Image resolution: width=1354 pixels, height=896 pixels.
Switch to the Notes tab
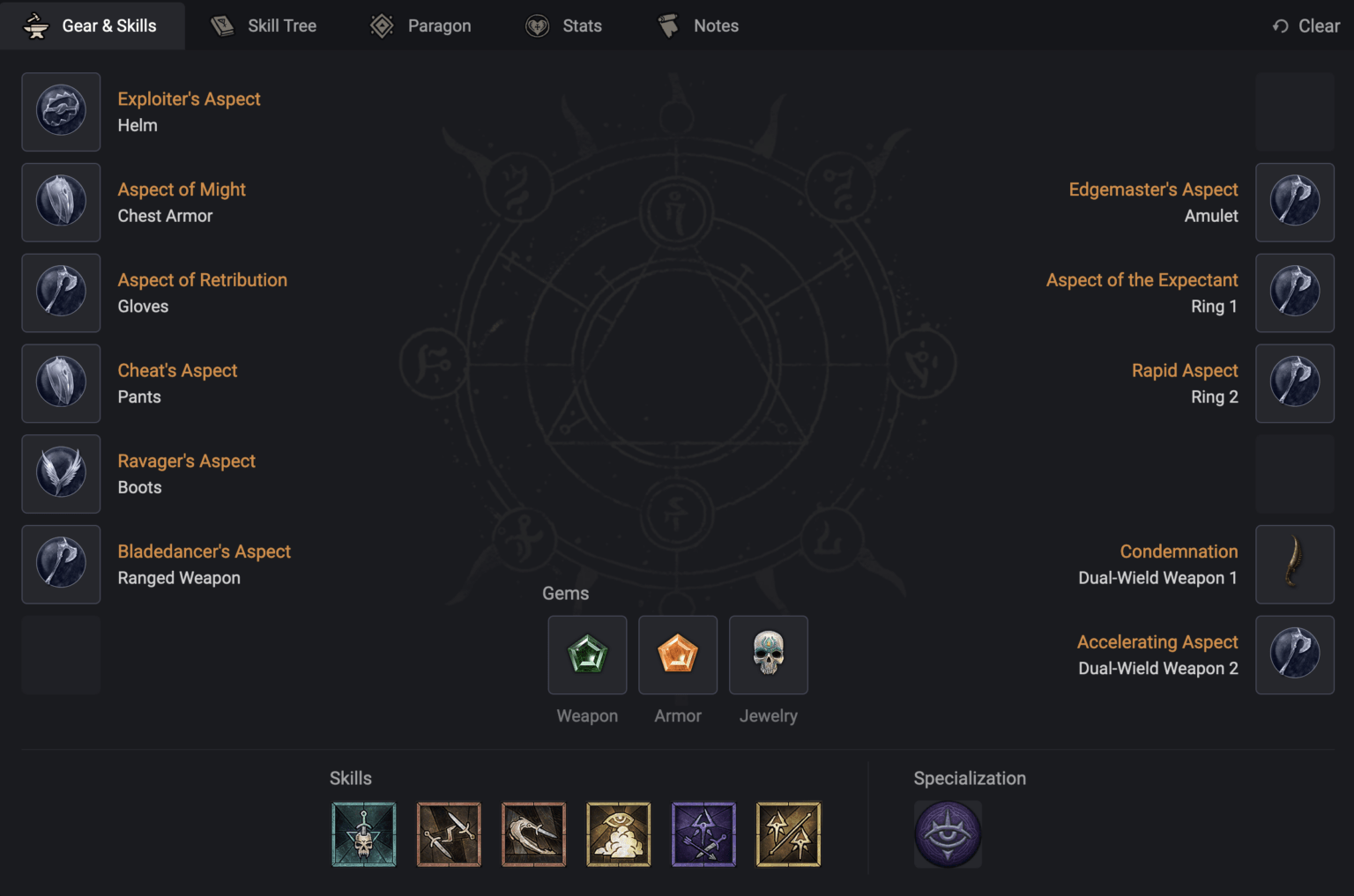696,26
